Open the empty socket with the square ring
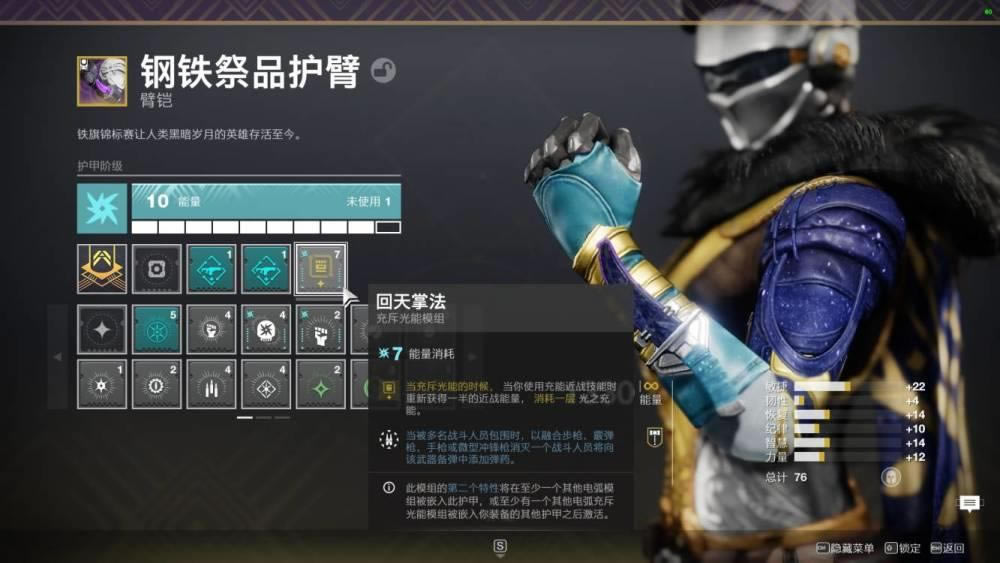Screen dimensions: 1000x563 (157, 269)
